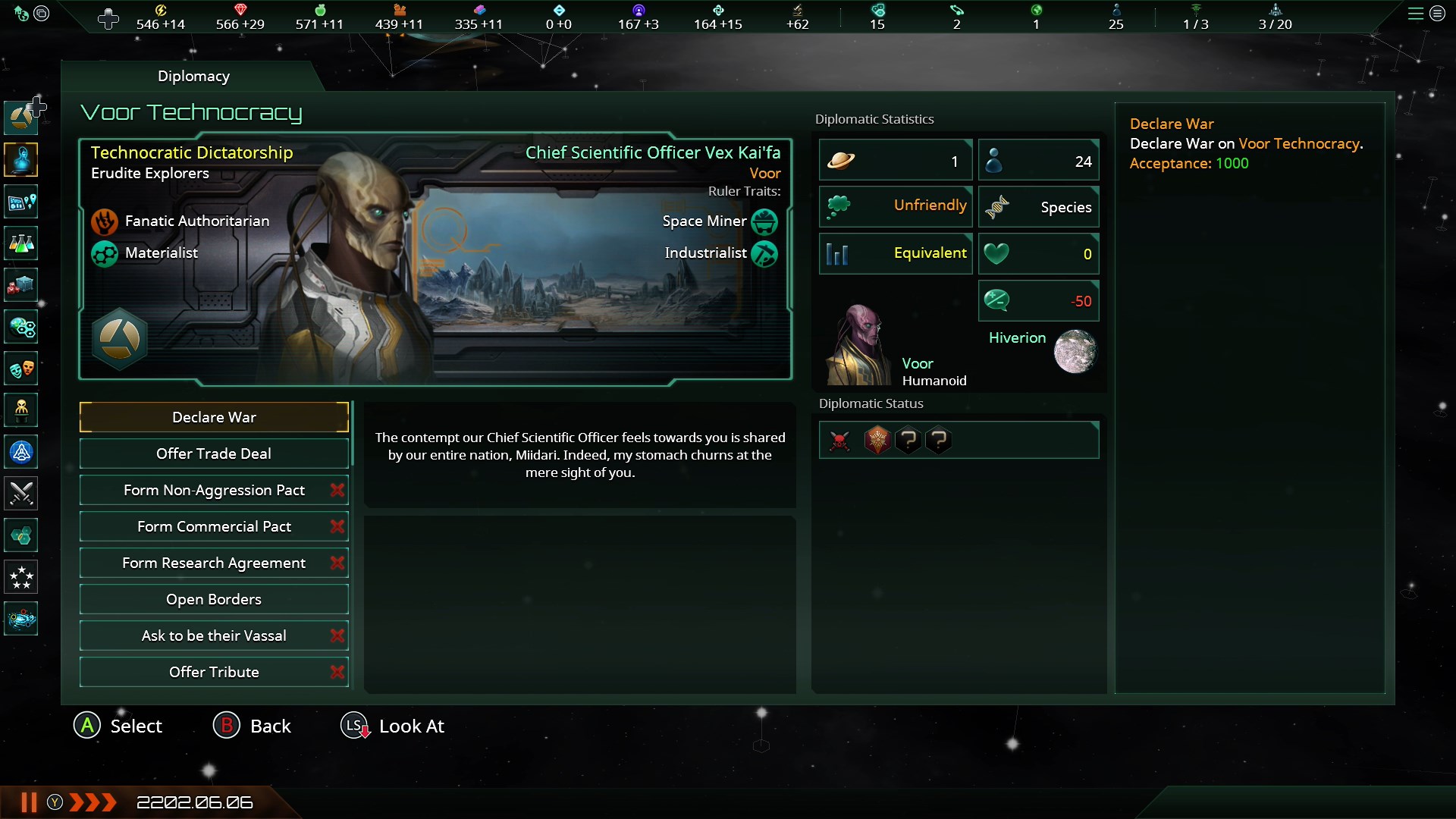This screenshot has height=819, width=1456.
Task: Click the Hiverion planet icon
Action: pyautogui.click(x=1075, y=352)
